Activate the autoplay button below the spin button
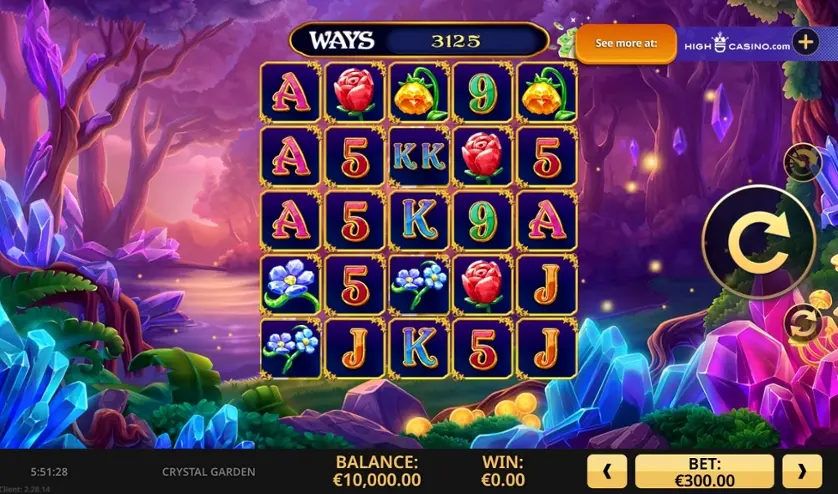The image size is (838, 494). point(801,323)
